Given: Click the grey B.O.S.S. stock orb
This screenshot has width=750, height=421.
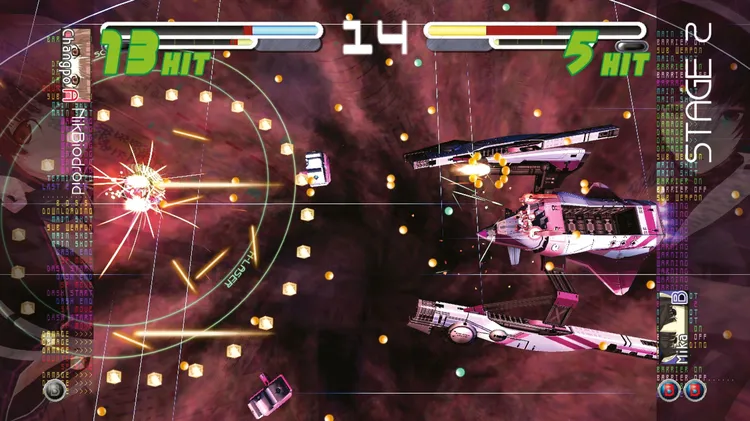Looking at the screenshot, I should click(x=54, y=390).
